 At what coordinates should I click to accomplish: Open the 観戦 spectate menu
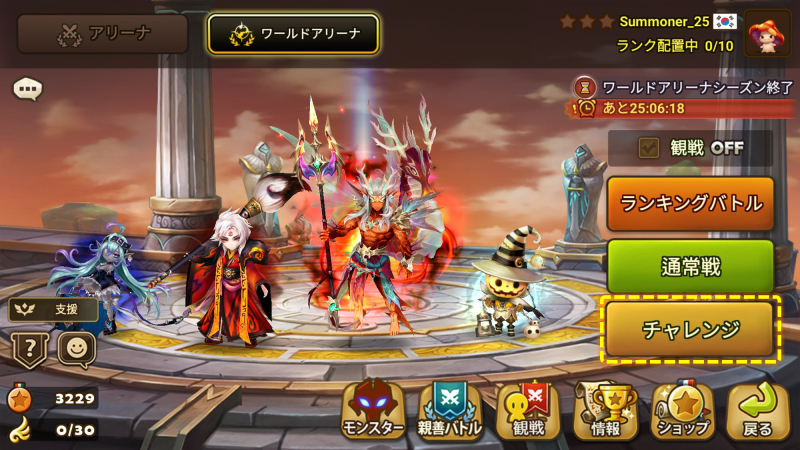527,411
